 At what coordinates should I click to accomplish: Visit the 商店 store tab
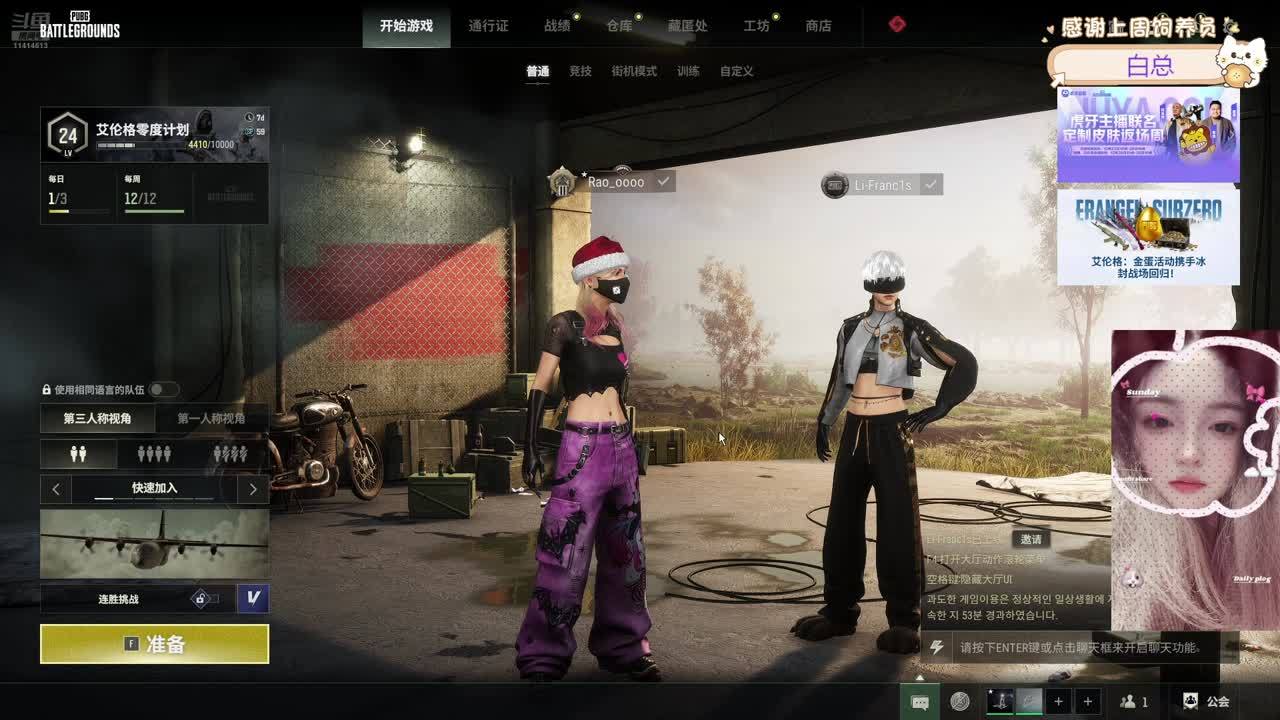coord(818,26)
